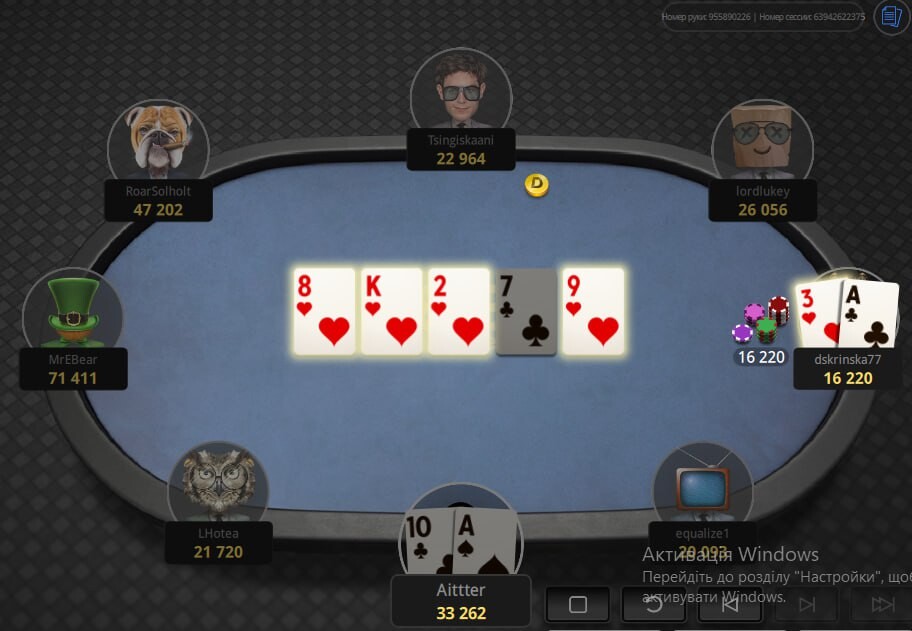Select the Aittter player name panel
912x631 pixels.
click(x=461, y=601)
